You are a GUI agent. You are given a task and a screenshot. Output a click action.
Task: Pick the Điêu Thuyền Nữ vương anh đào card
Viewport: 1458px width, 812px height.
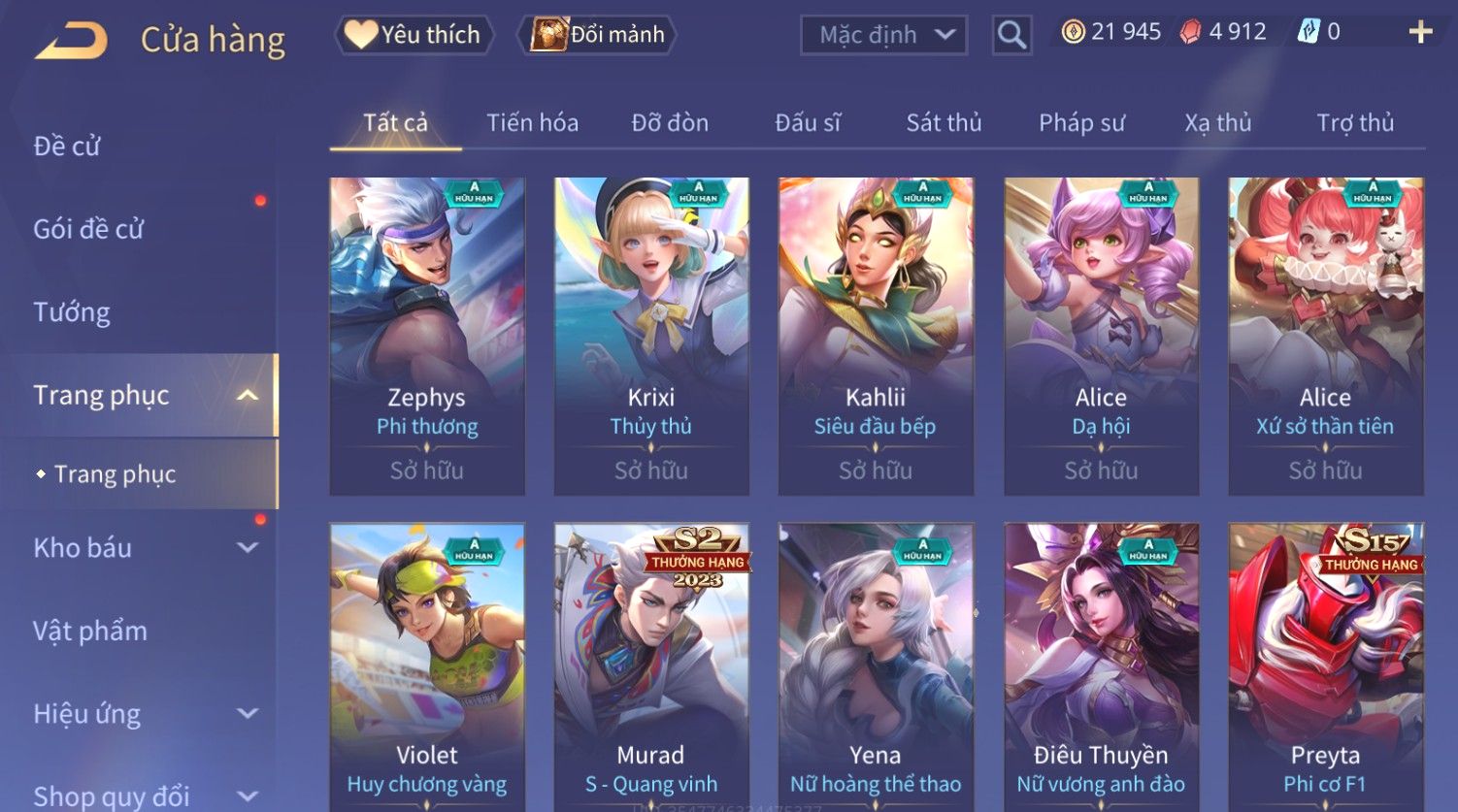1101,669
